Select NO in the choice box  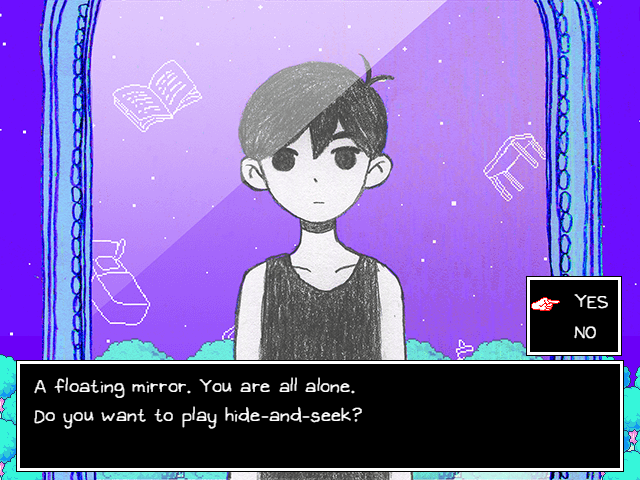586,333
